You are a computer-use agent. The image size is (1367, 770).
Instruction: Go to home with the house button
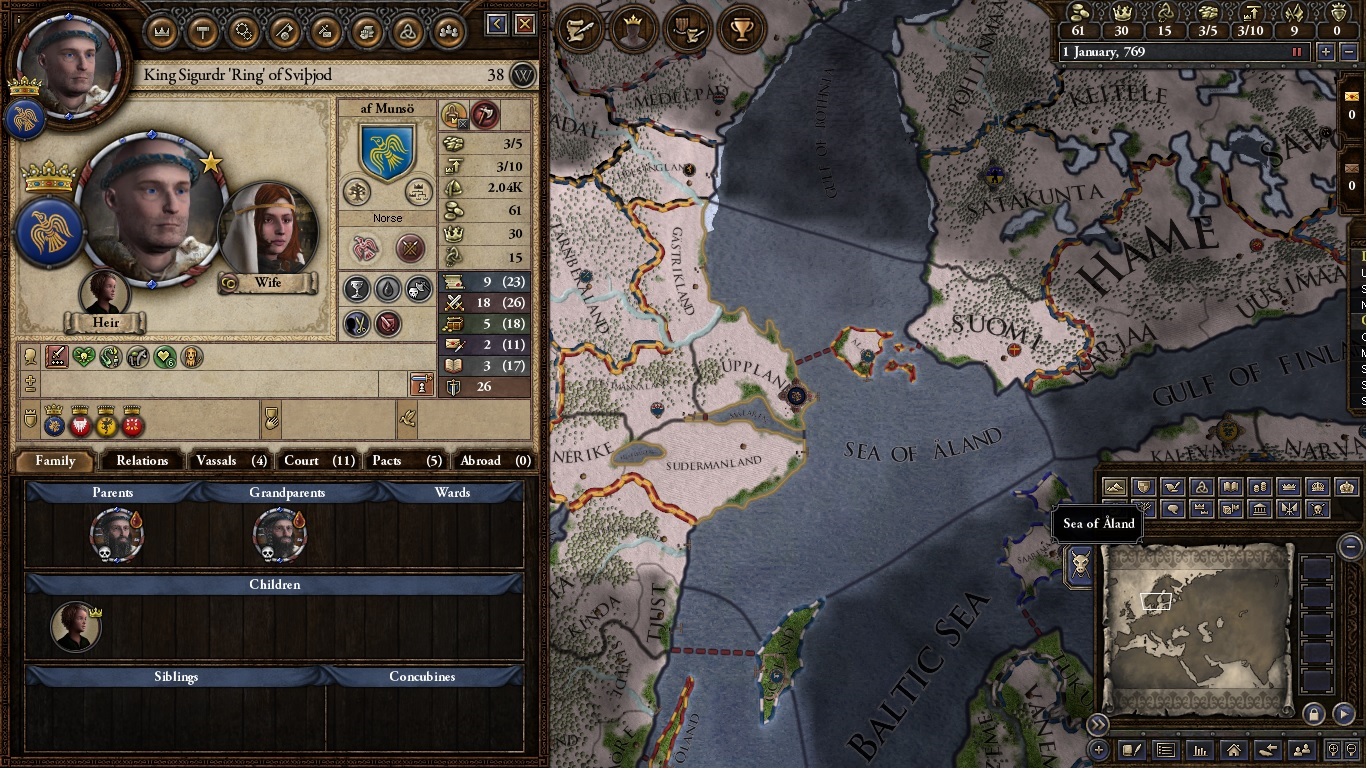pyautogui.click(x=1234, y=749)
